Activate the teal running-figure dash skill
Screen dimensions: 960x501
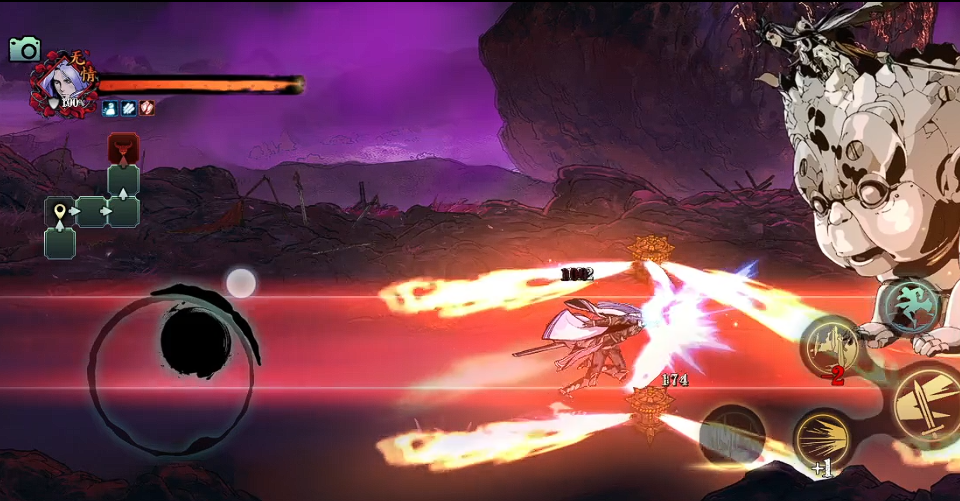click(x=911, y=305)
